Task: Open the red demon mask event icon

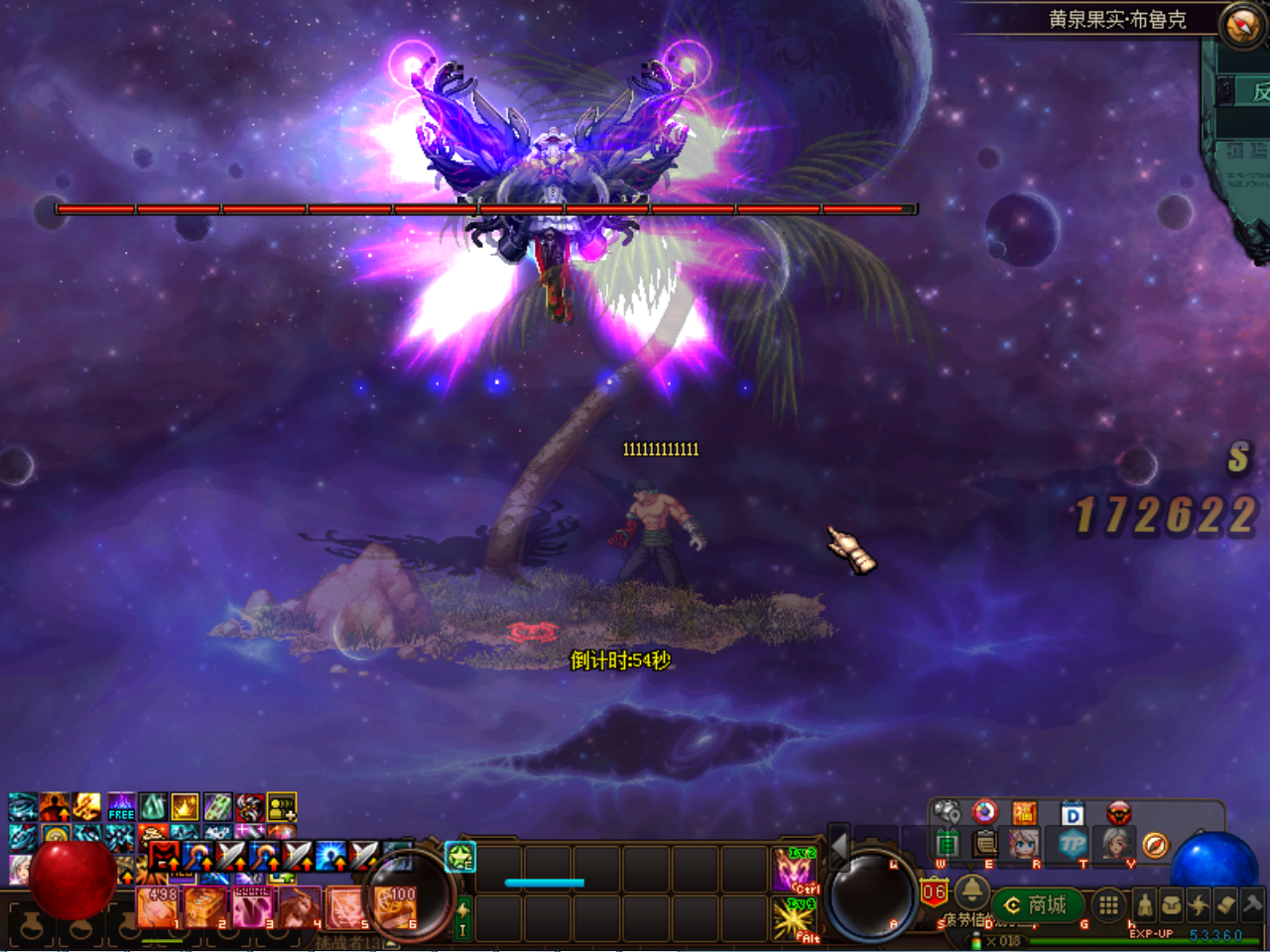Action: pos(1119,813)
